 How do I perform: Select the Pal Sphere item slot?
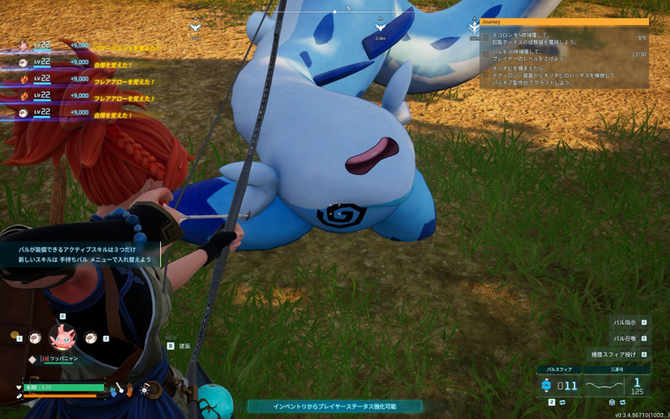(x=562, y=384)
